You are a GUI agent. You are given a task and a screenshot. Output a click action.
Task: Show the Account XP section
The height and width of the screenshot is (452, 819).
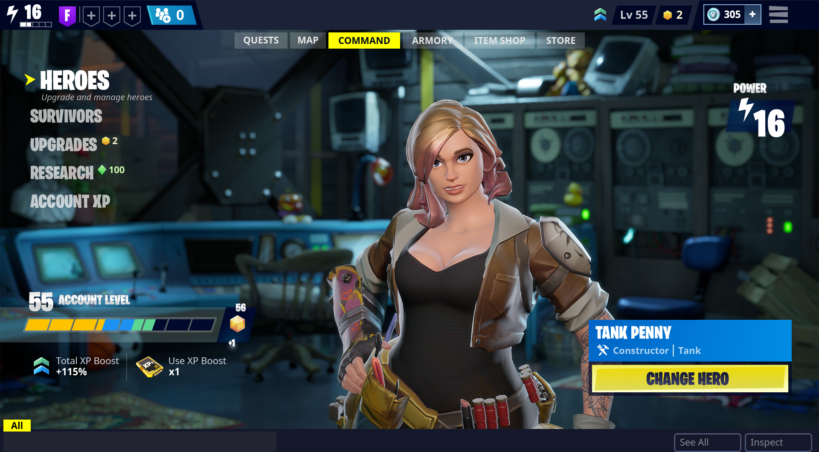[70, 201]
